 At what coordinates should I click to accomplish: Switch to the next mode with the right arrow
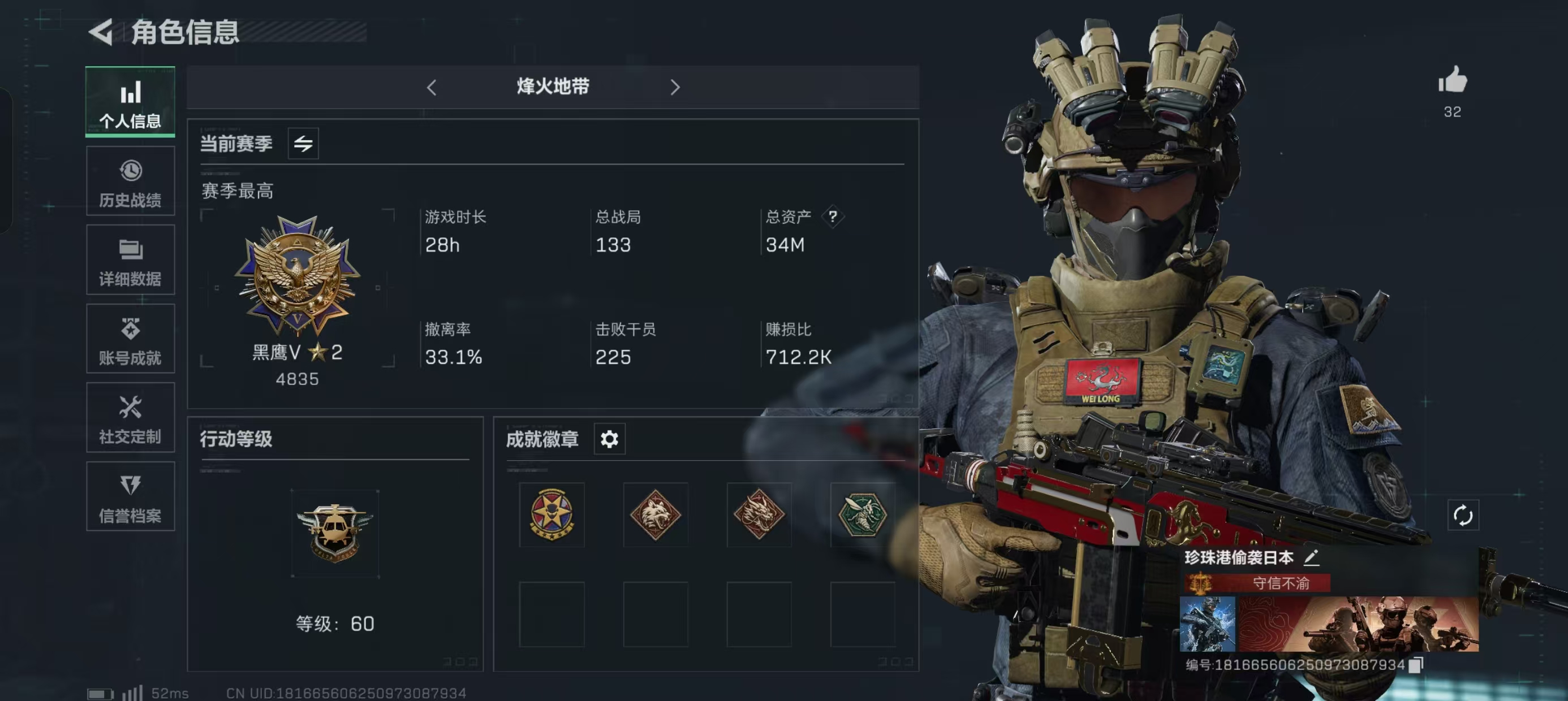[674, 88]
